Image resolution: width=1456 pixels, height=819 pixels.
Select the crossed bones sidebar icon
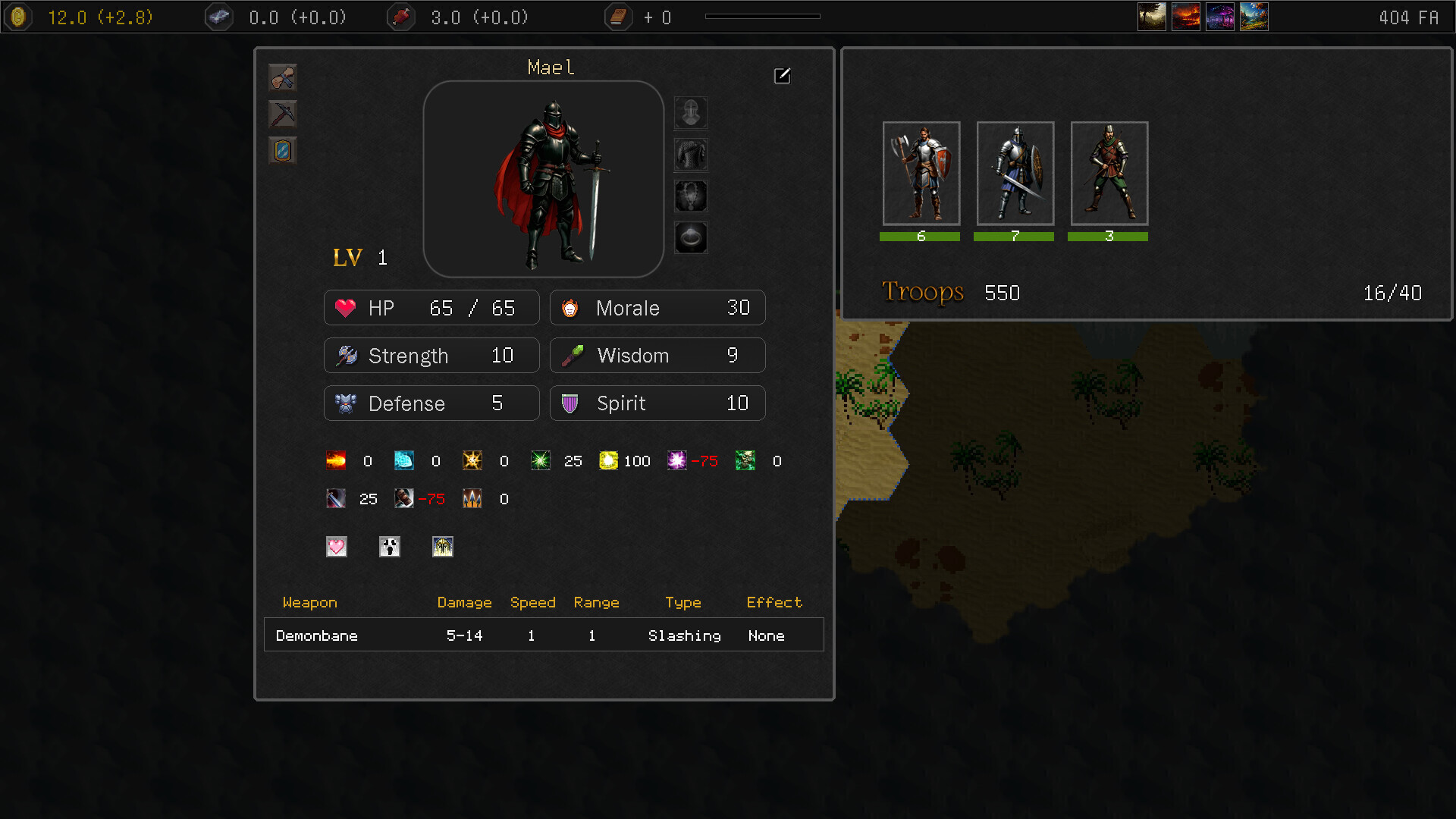[283, 77]
